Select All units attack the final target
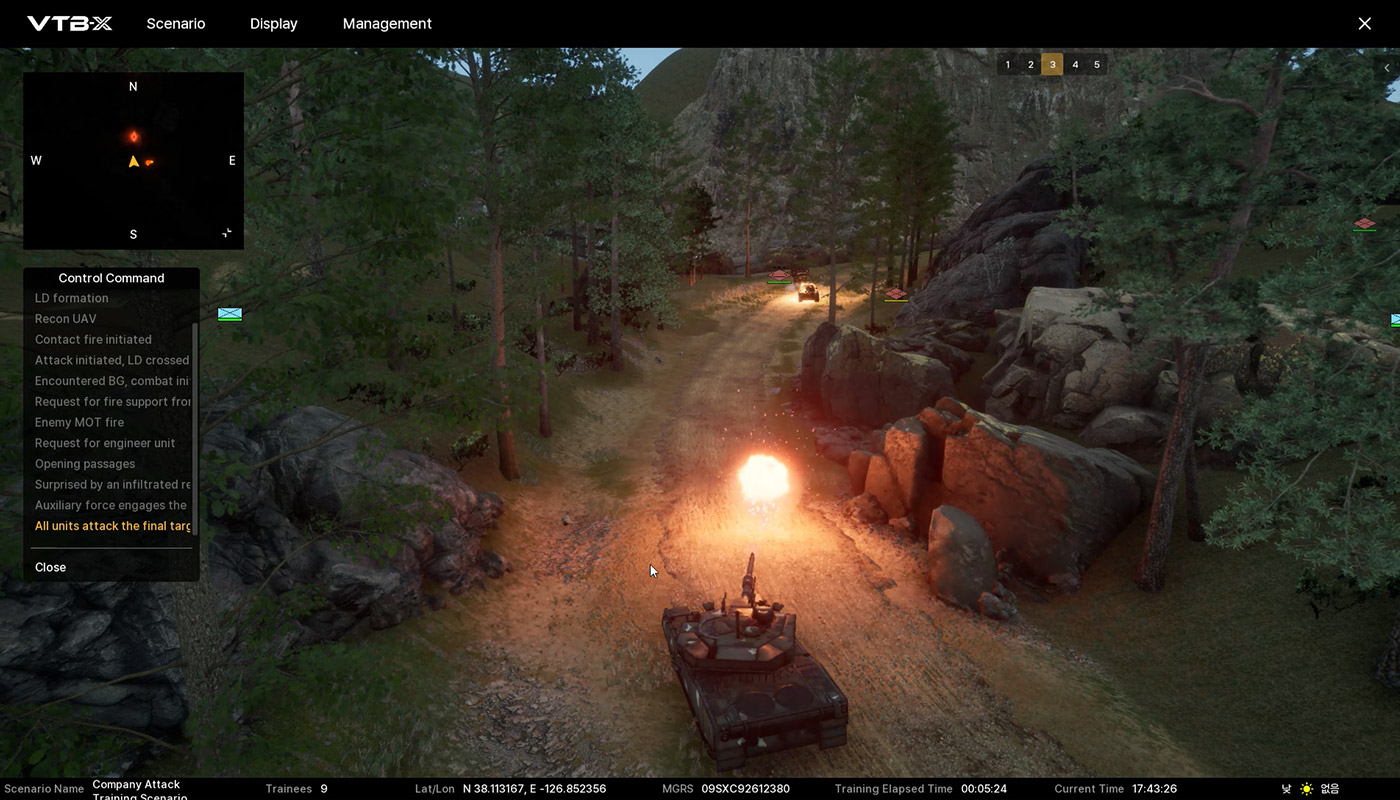 pyautogui.click(x=112, y=526)
